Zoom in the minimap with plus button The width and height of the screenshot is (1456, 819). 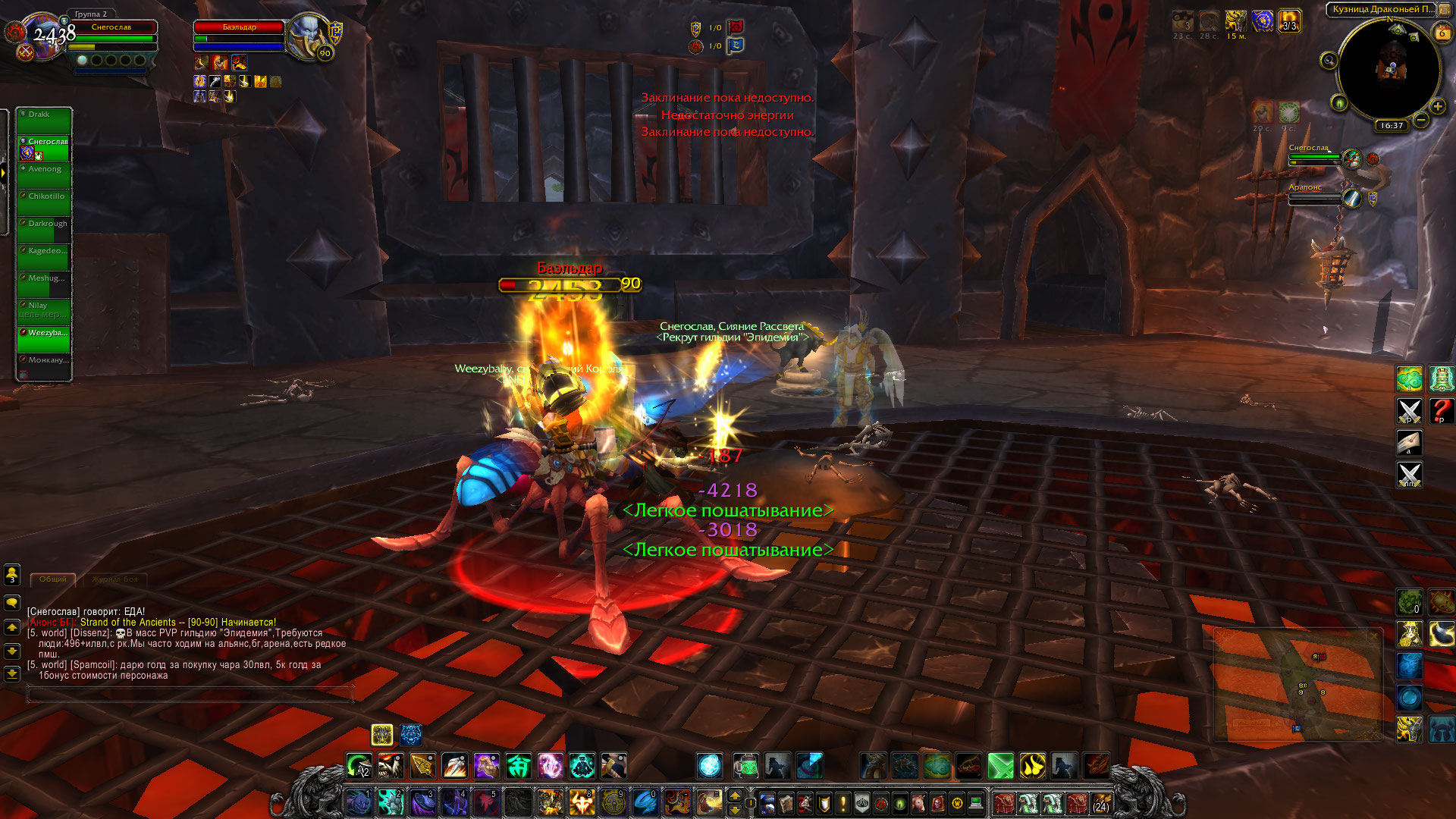[x=1437, y=107]
